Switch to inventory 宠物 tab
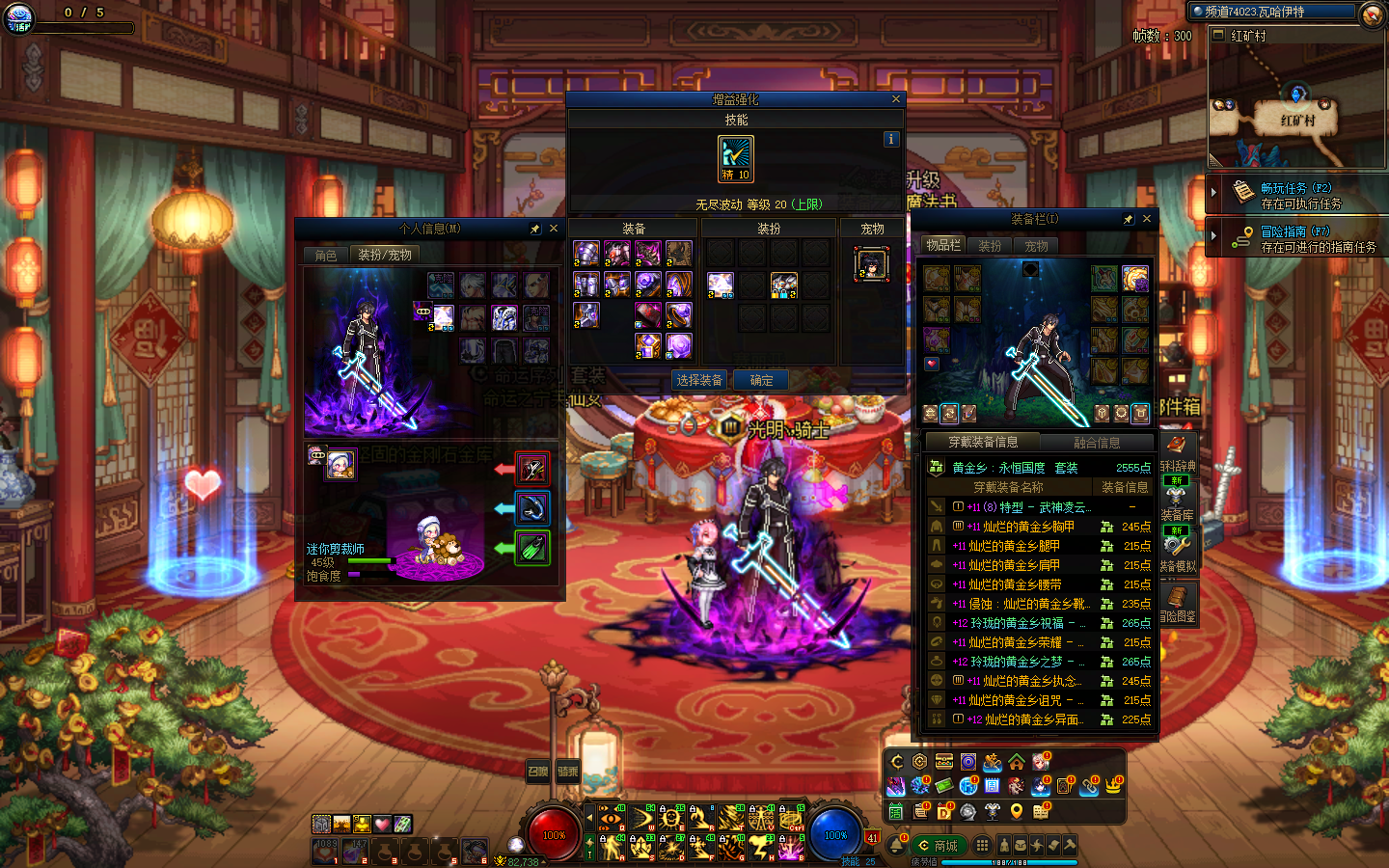 (1036, 246)
